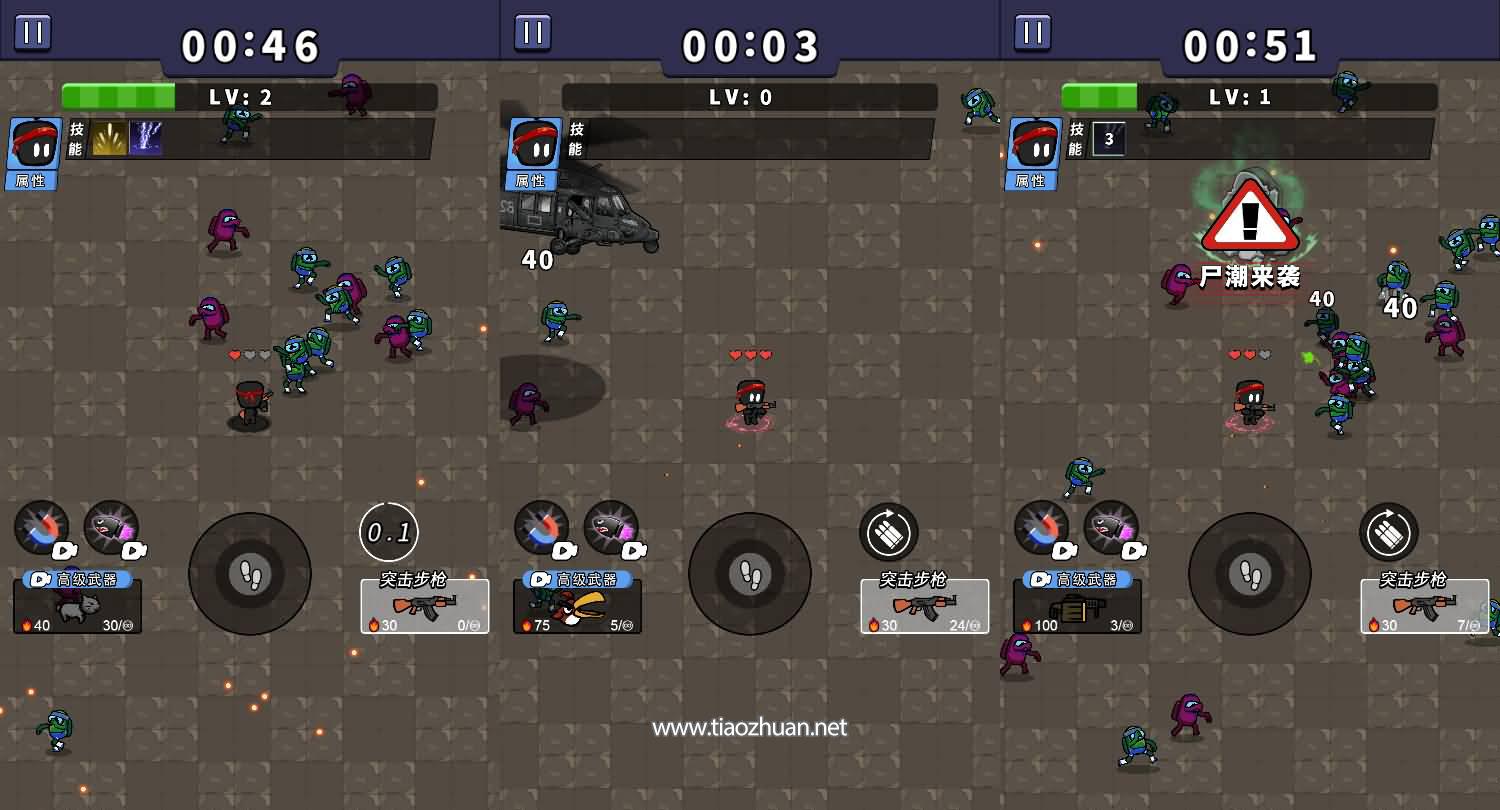The width and height of the screenshot is (1500, 810).
Task: Select assault rifle slot with 24 ammo
Action: click(925, 606)
